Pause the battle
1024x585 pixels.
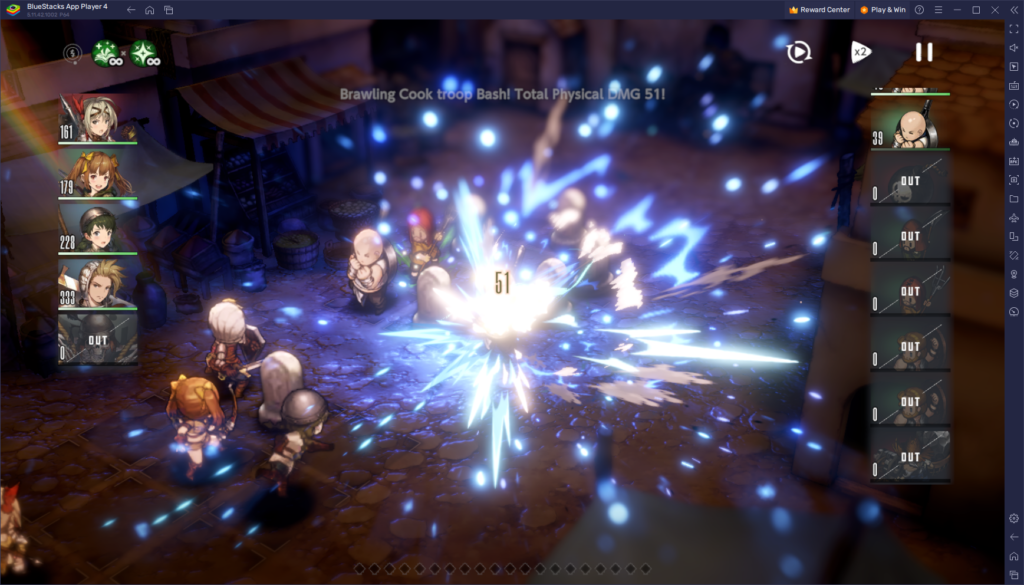[x=924, y=52]
